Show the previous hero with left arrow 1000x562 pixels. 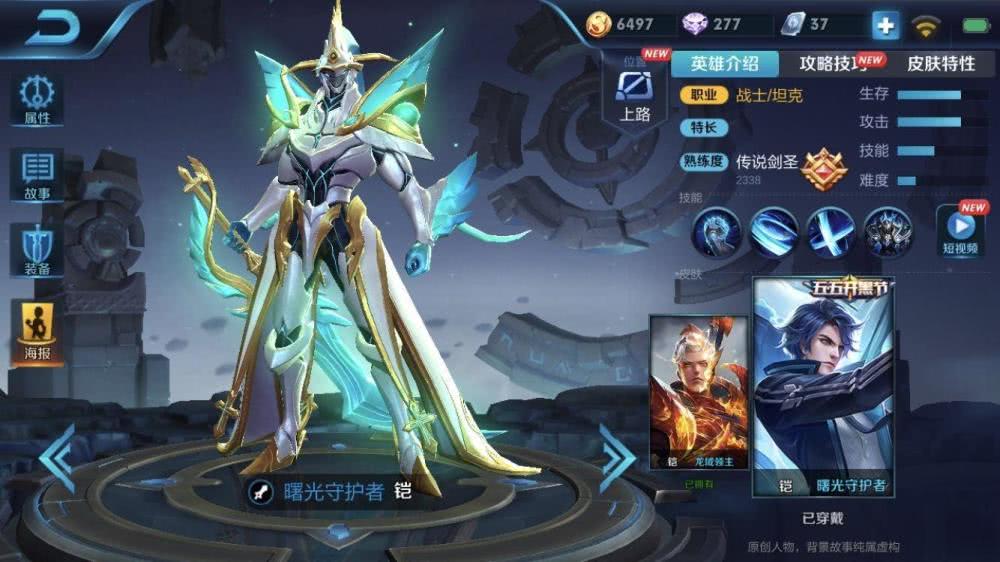tap(57, 458)
